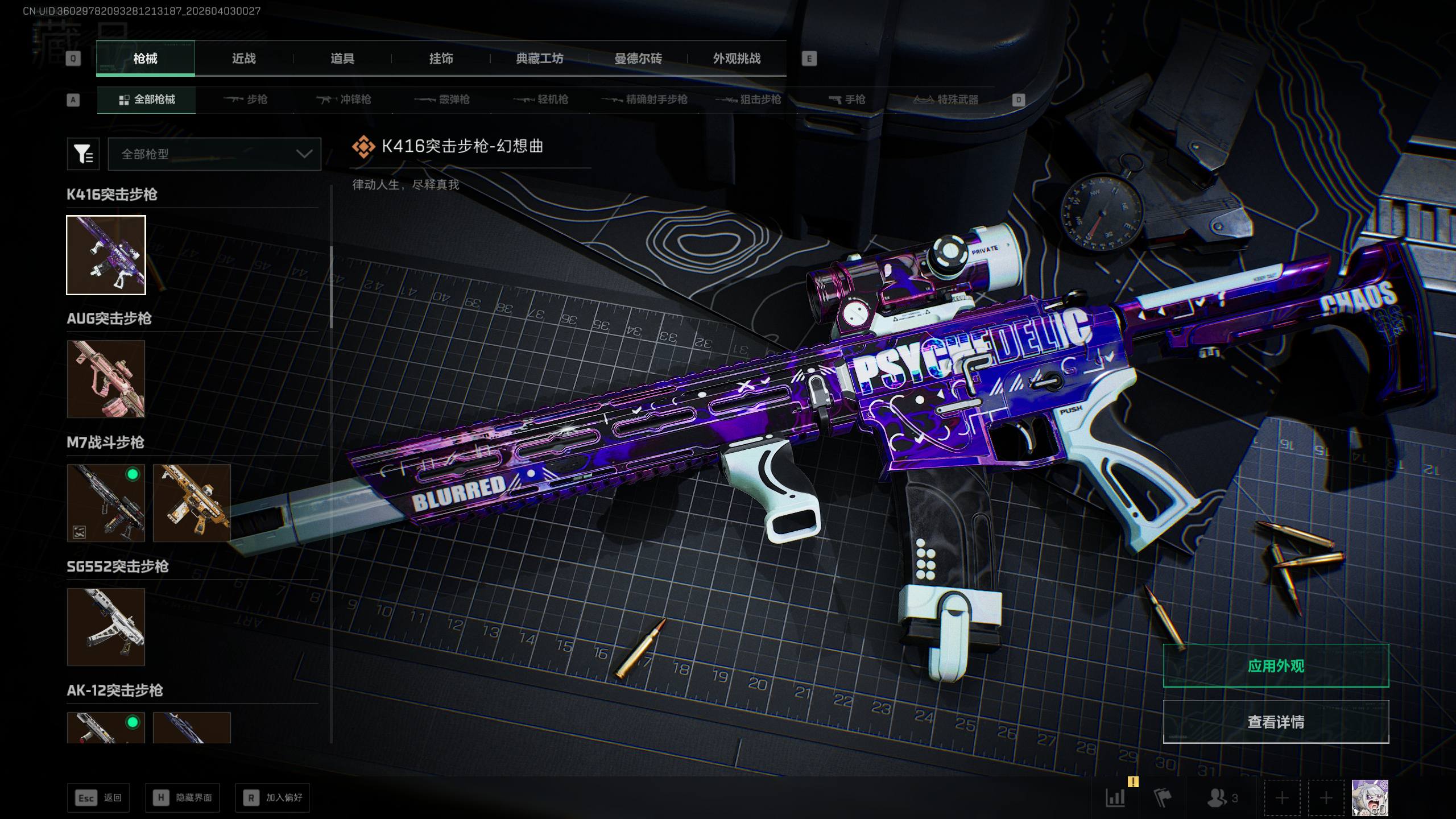1456x819 pixels.
Task: Go to the 典藏工坊 tab
Action: coord(539,59)
